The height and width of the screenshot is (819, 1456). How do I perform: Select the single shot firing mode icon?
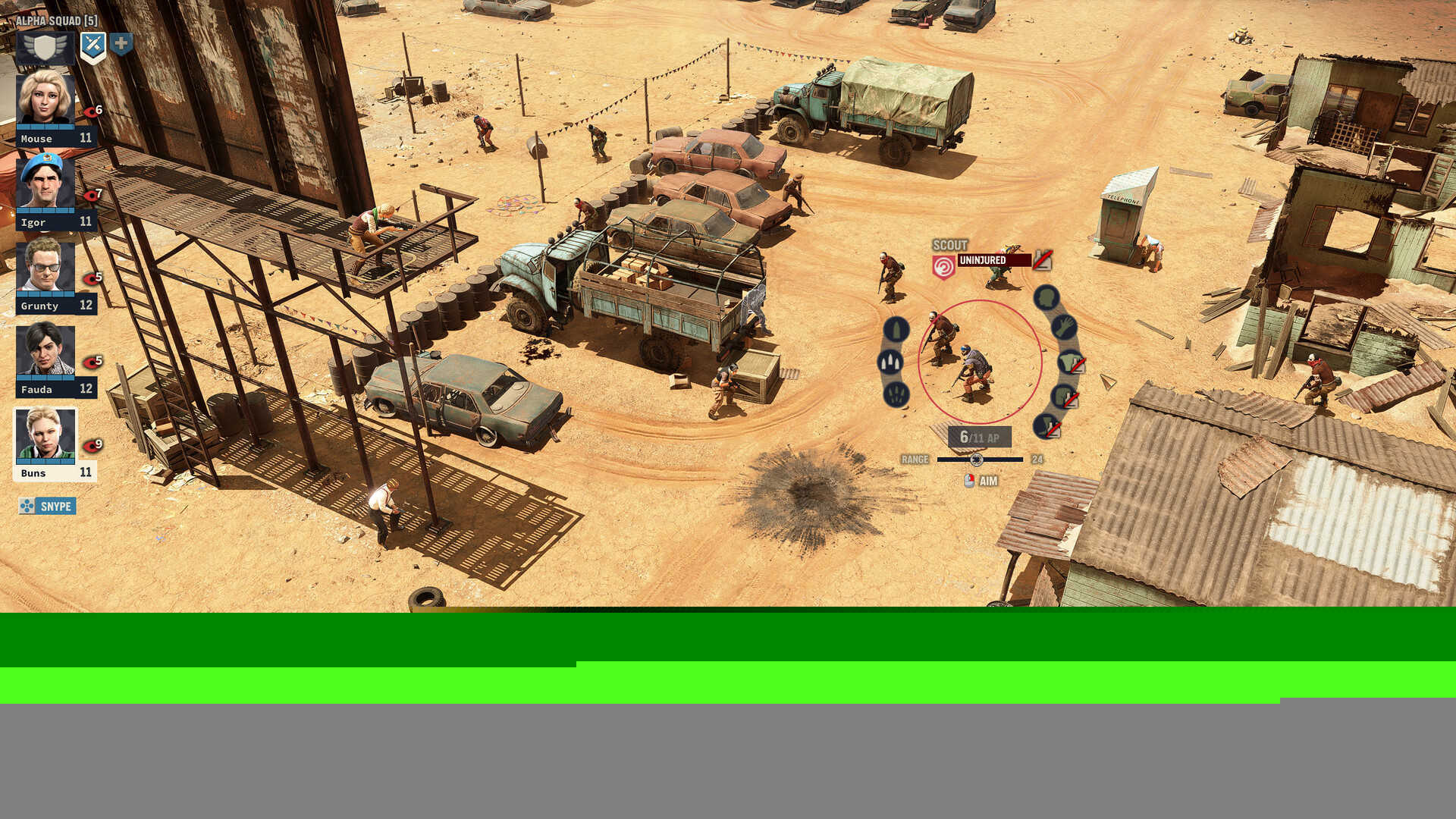pos(896,328)
